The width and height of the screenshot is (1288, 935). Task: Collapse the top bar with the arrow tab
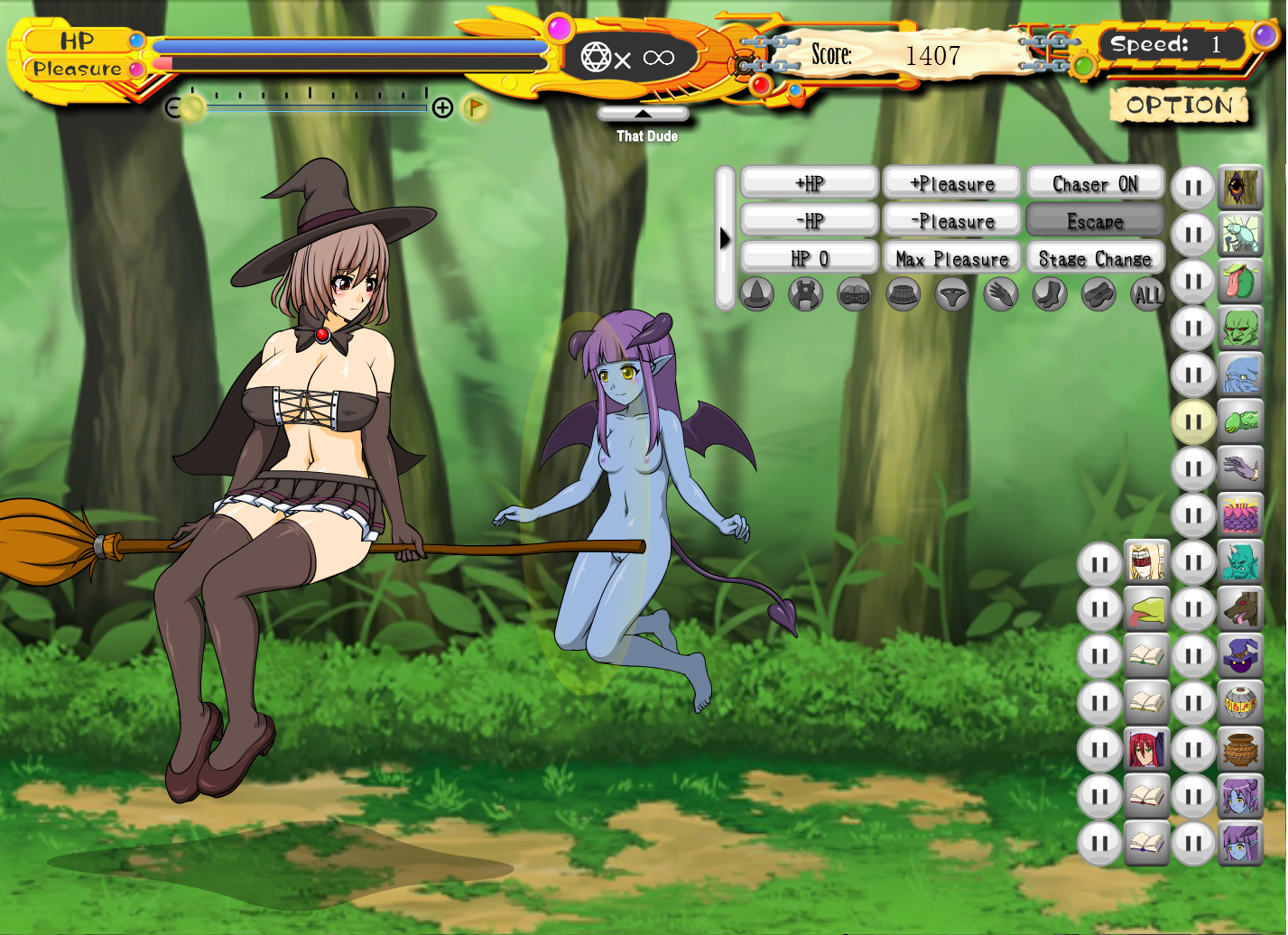click(643, 114)
